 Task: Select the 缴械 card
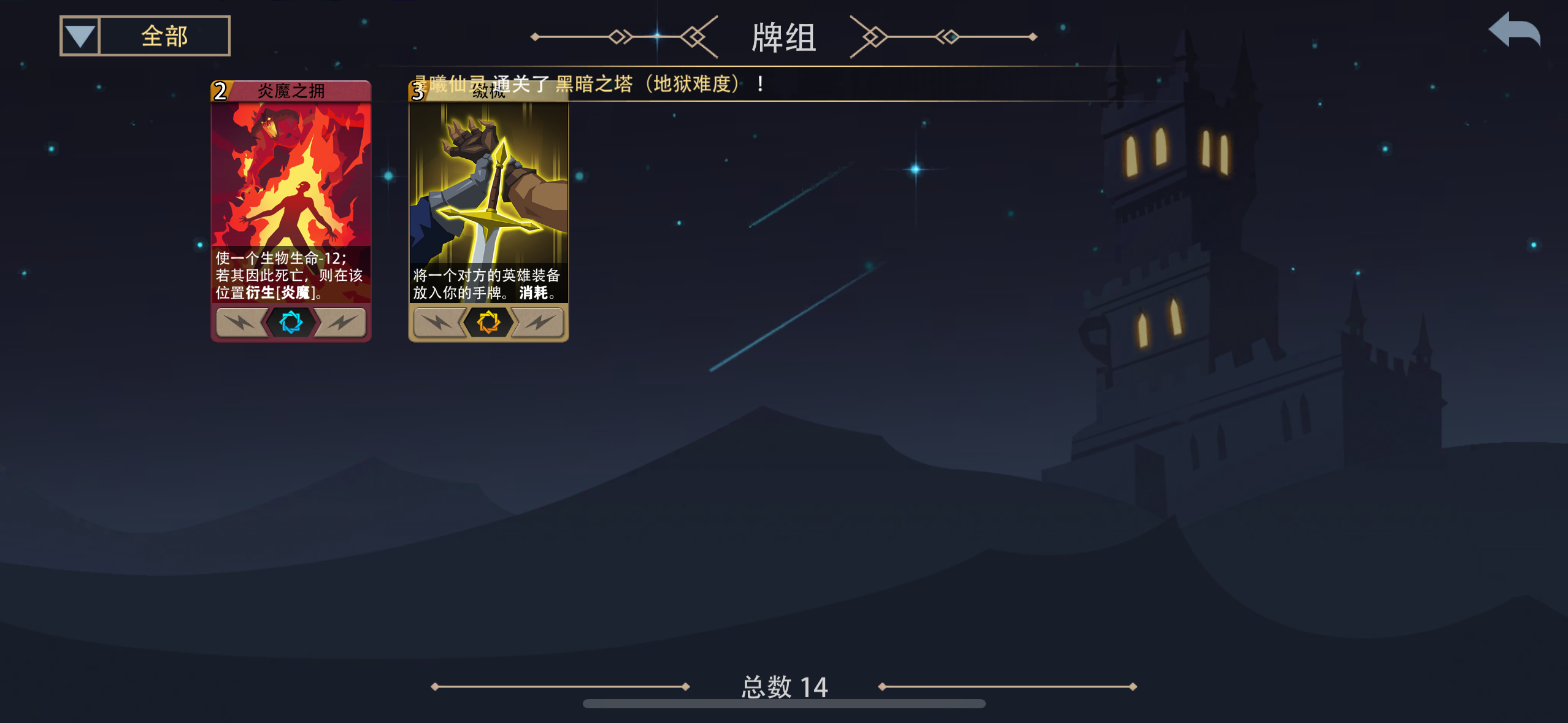[x=489, y=208]
